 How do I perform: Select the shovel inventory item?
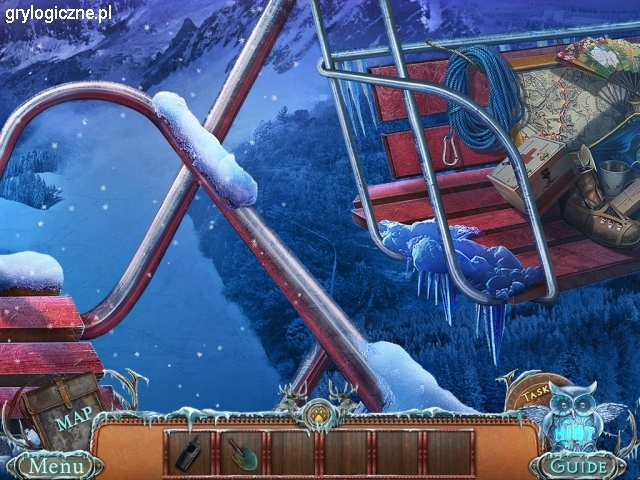(x=243, y=454)
